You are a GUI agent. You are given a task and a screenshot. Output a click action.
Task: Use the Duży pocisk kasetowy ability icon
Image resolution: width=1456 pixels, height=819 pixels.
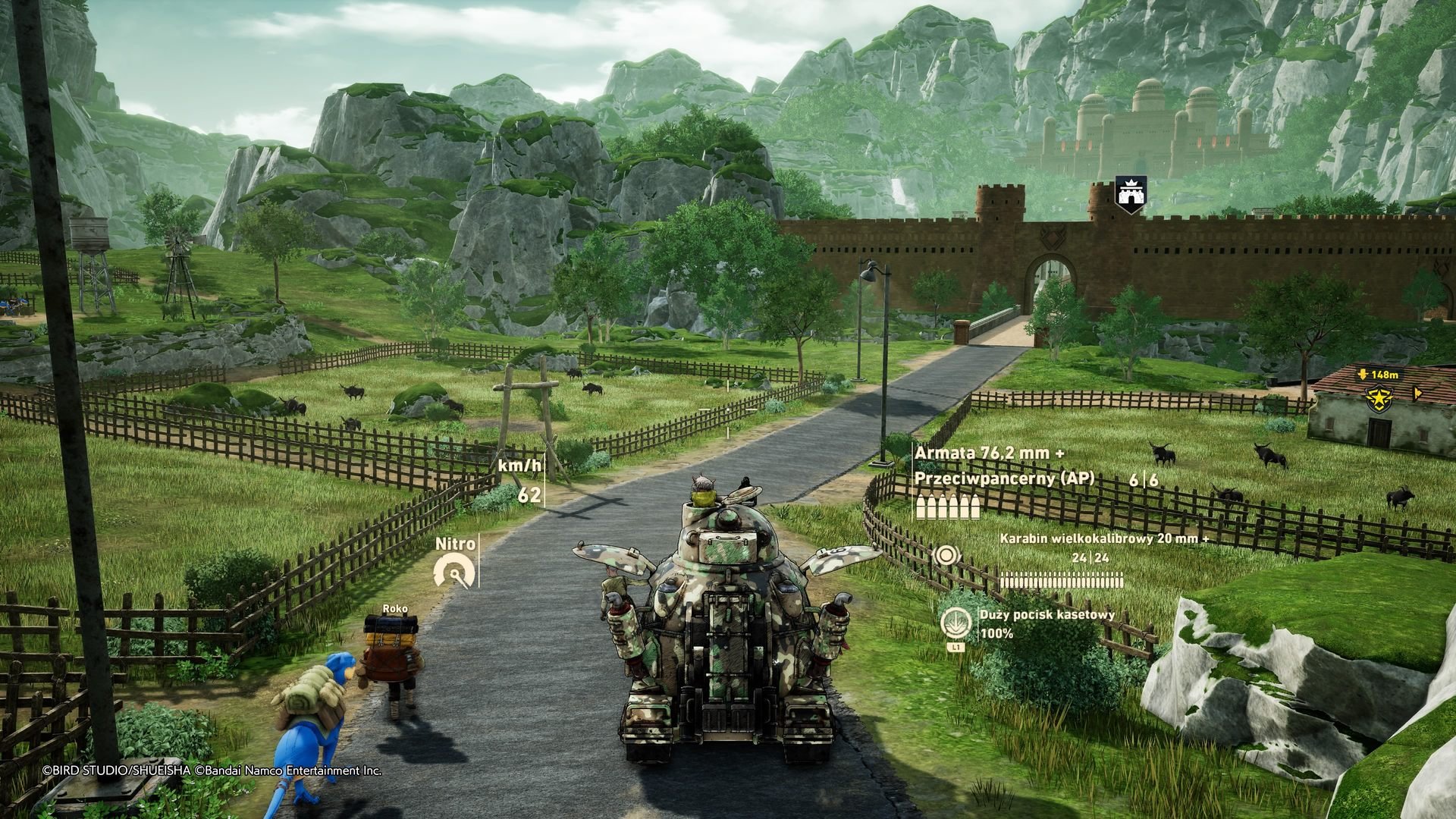(x=954, y=622)
